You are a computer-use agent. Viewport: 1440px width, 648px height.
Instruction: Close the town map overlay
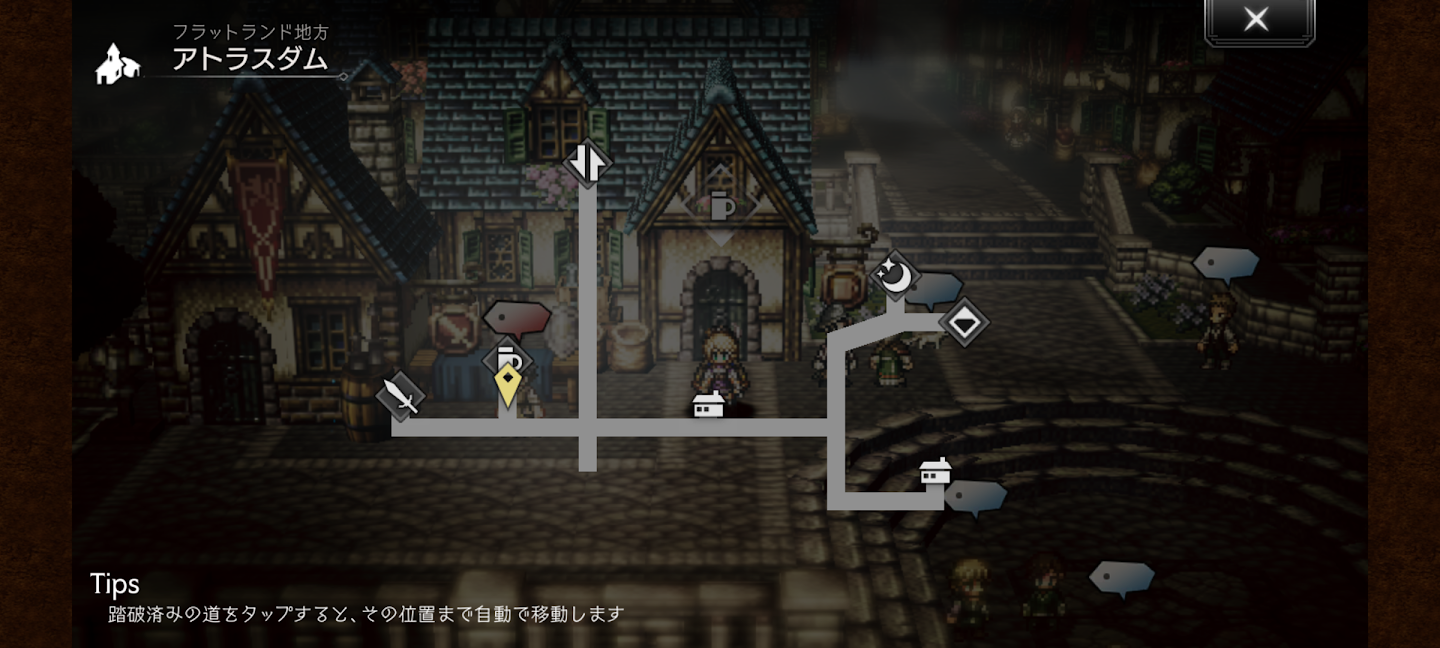coord(1257,20)
